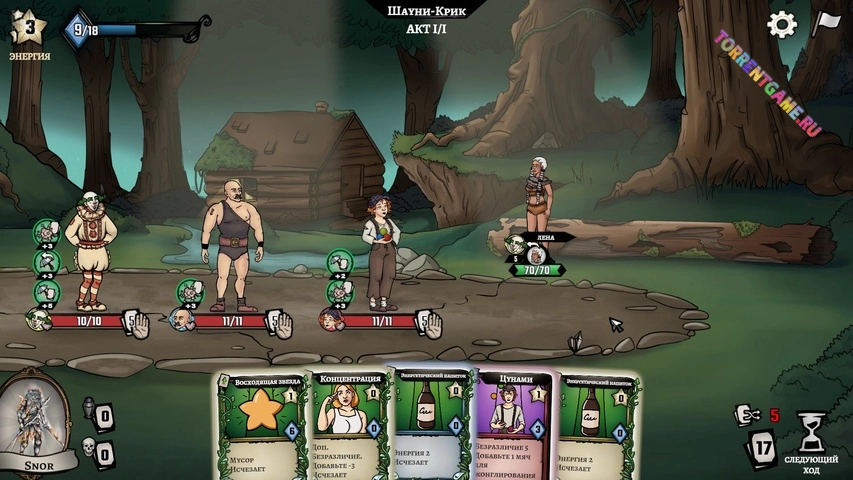Select the juggler woman unit
853x480 pixels.
pos(381,250)
